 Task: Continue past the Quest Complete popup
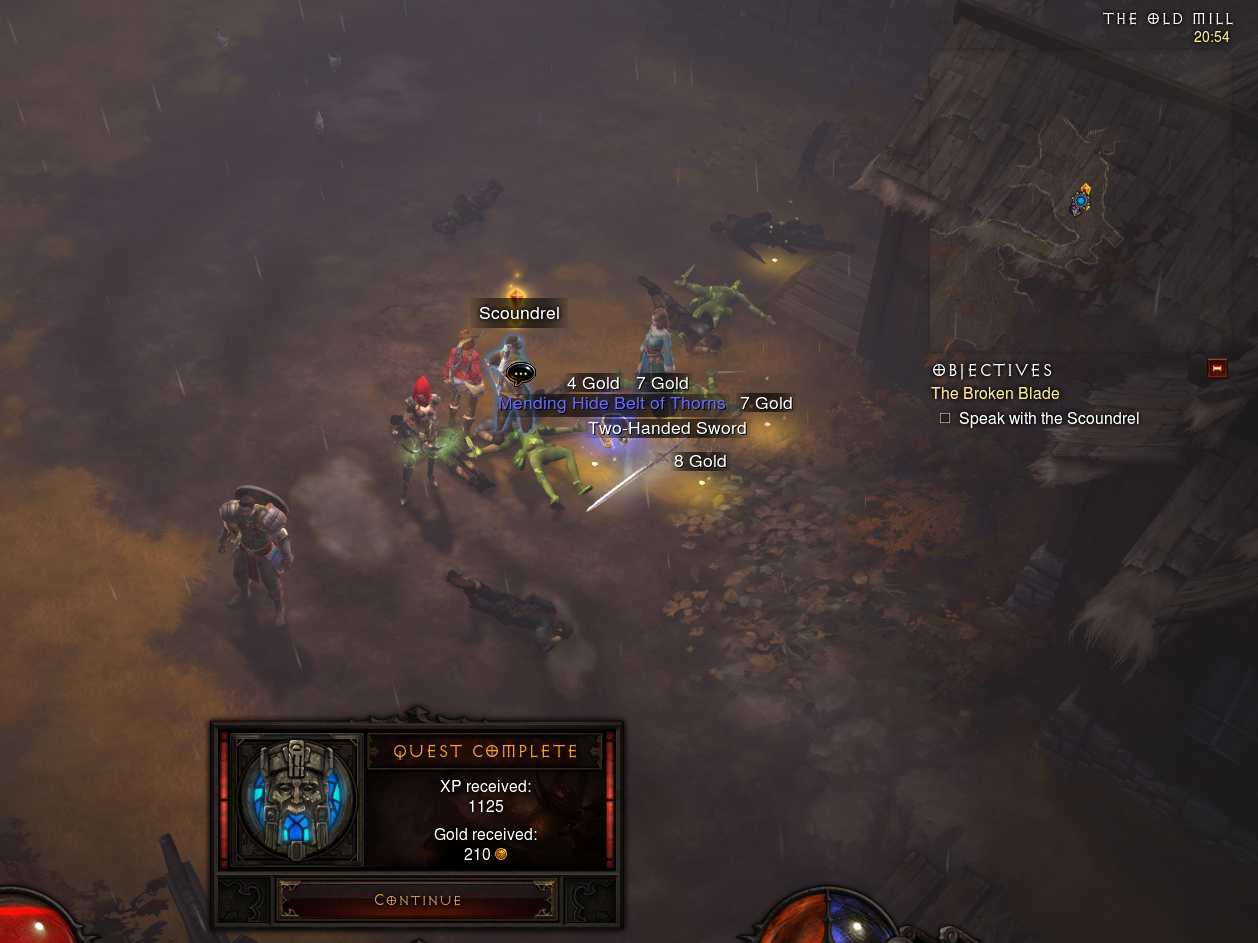coord(417,900)
